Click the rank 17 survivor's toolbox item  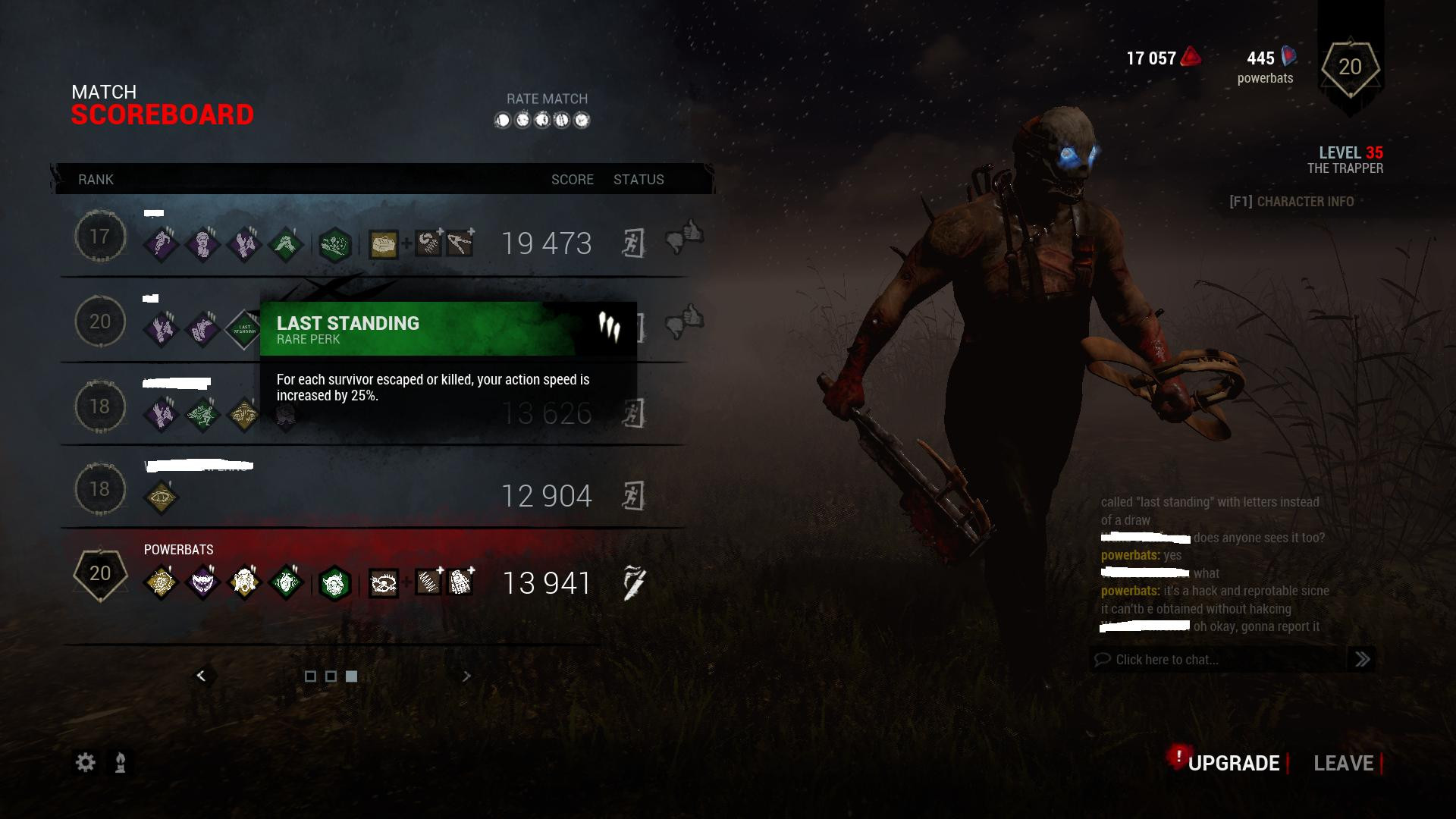(384, 244)
